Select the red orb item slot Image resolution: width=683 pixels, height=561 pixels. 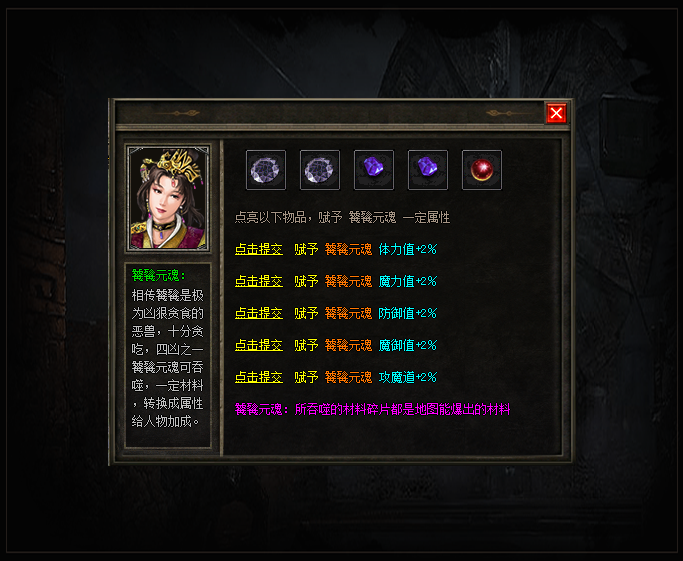click(482, 170)
